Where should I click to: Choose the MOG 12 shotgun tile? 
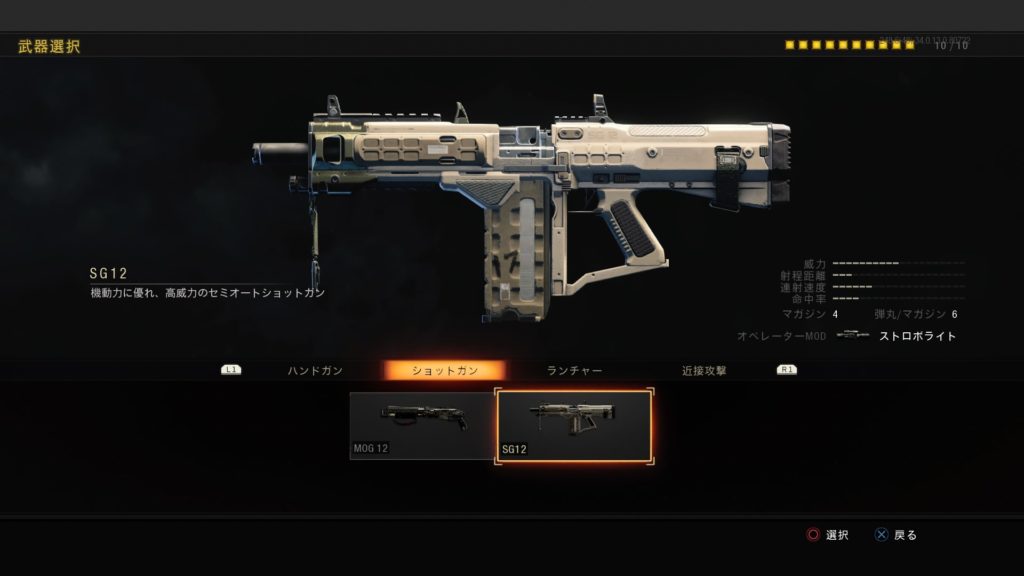422,425
